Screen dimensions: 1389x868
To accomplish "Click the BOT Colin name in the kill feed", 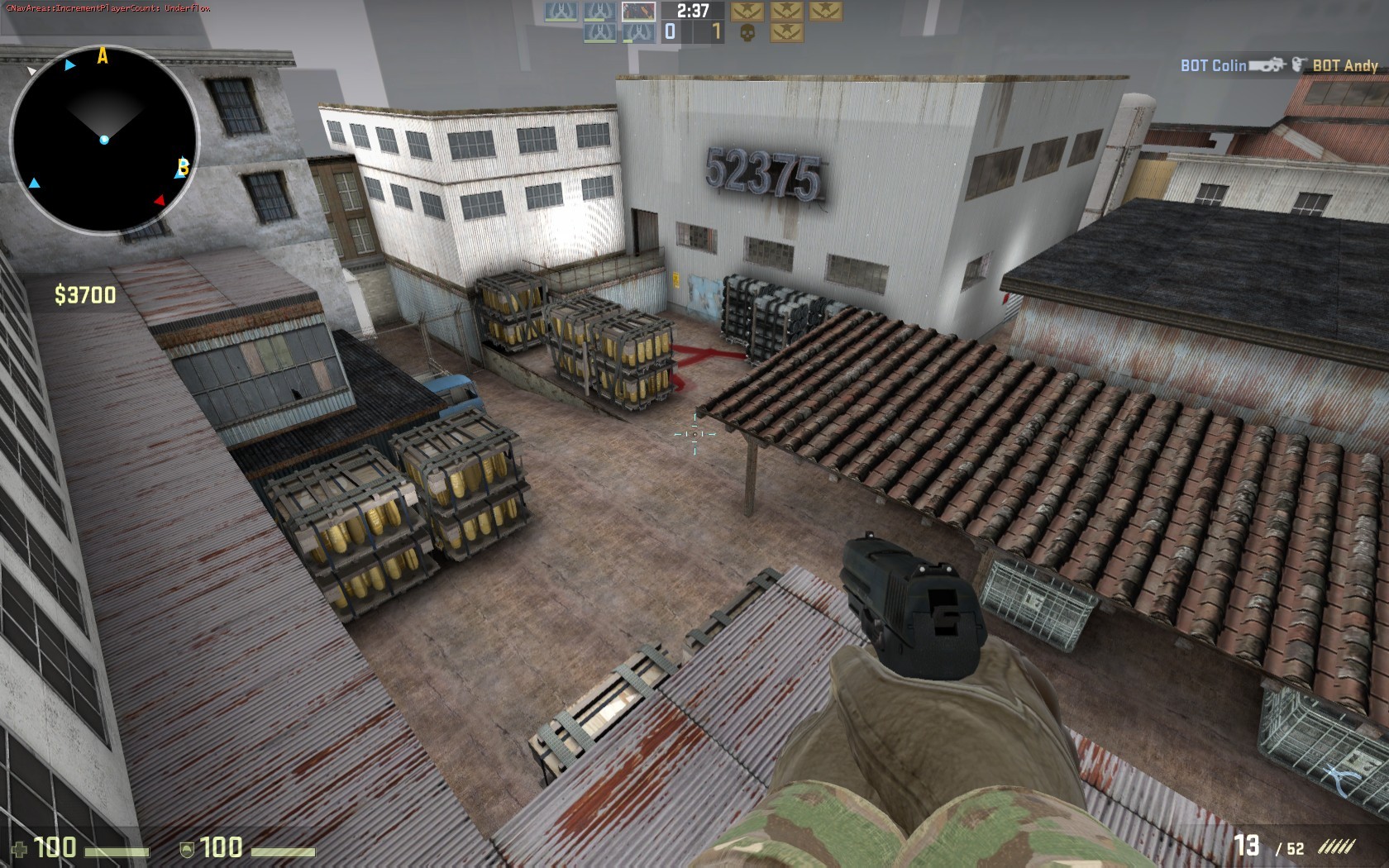I will (1212, 64).
